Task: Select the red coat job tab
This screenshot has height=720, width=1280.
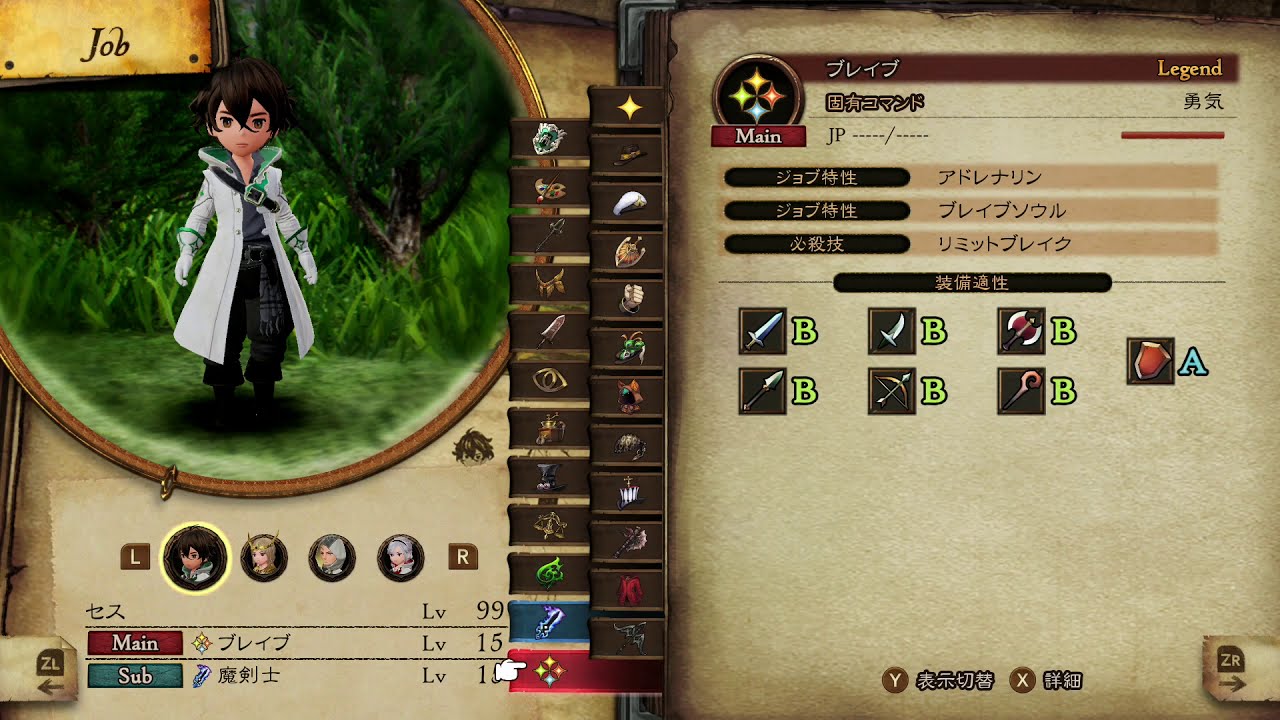Action: point(629,588)
